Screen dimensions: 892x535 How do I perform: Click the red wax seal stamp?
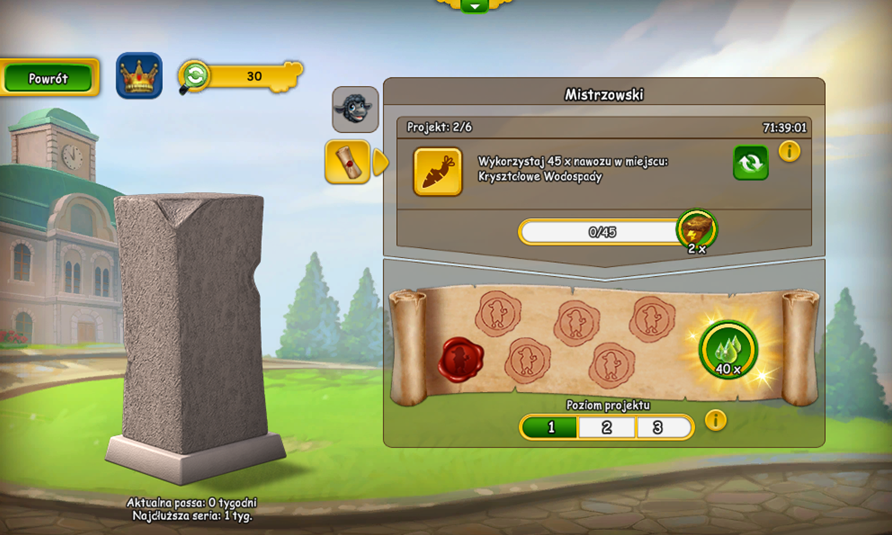point(460,359)
